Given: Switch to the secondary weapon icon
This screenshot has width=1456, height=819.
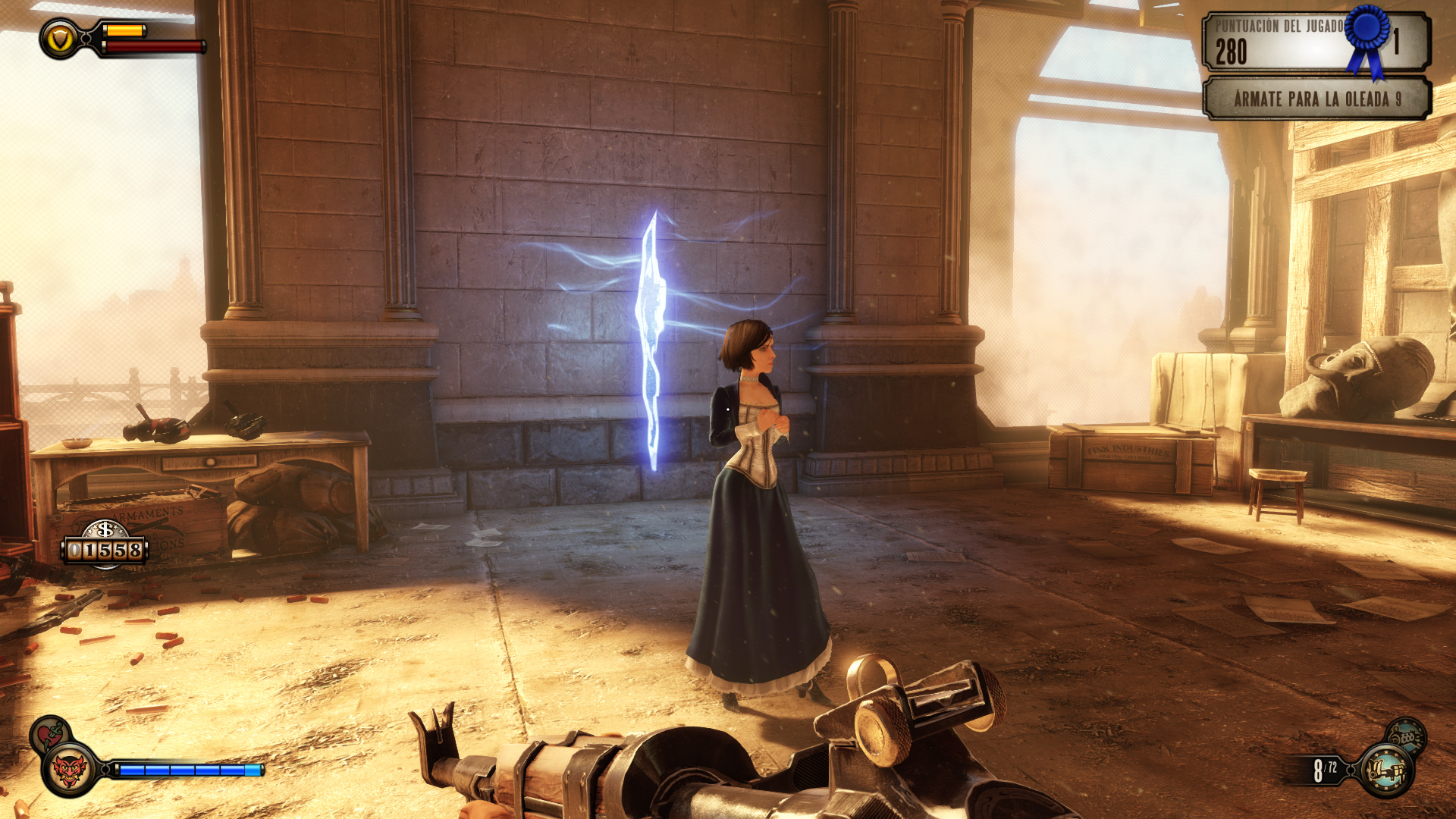Looking at the screenshot, I should (x=1407, y=735).
